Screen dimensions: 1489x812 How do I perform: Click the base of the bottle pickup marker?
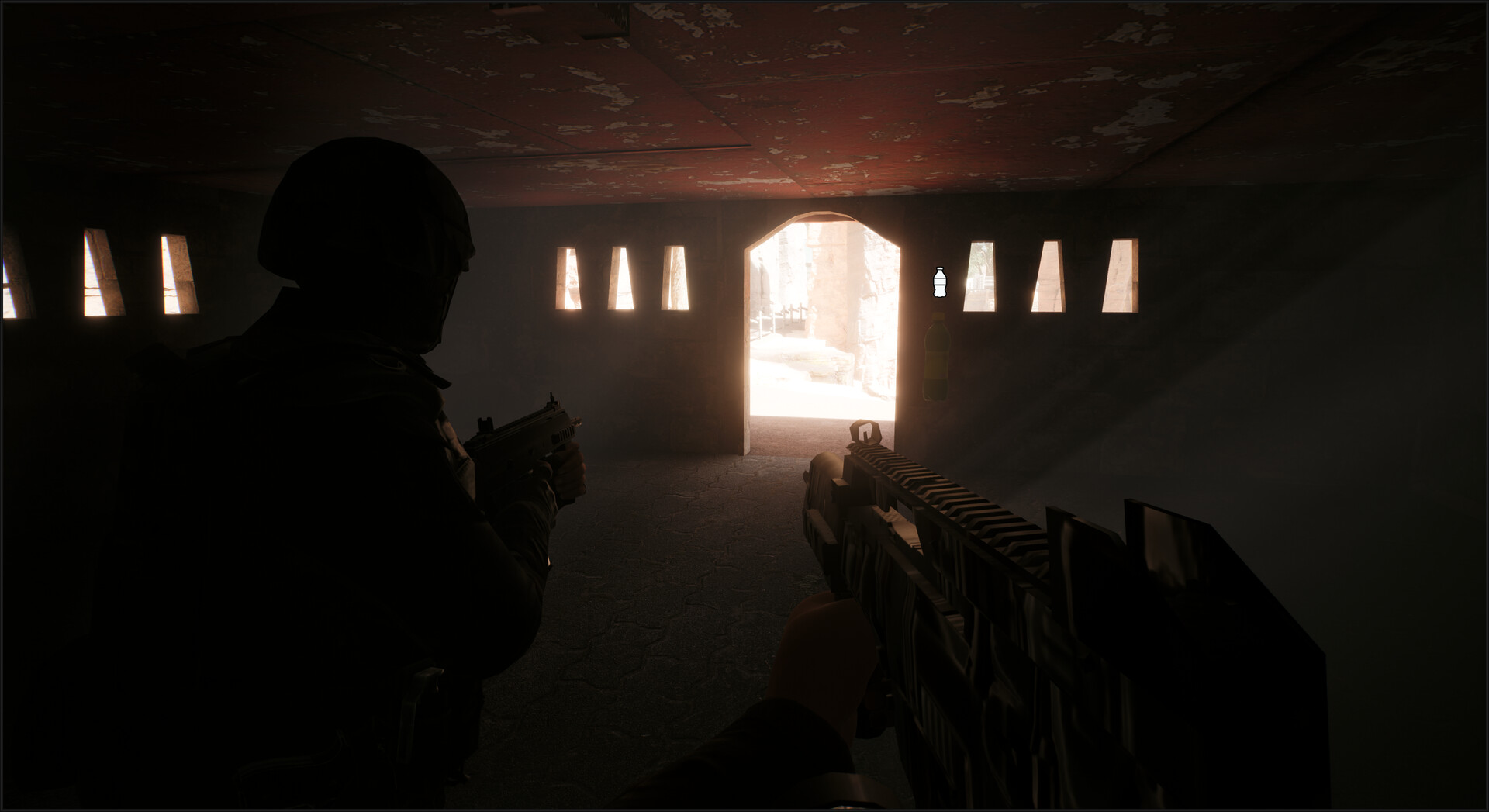939,293
